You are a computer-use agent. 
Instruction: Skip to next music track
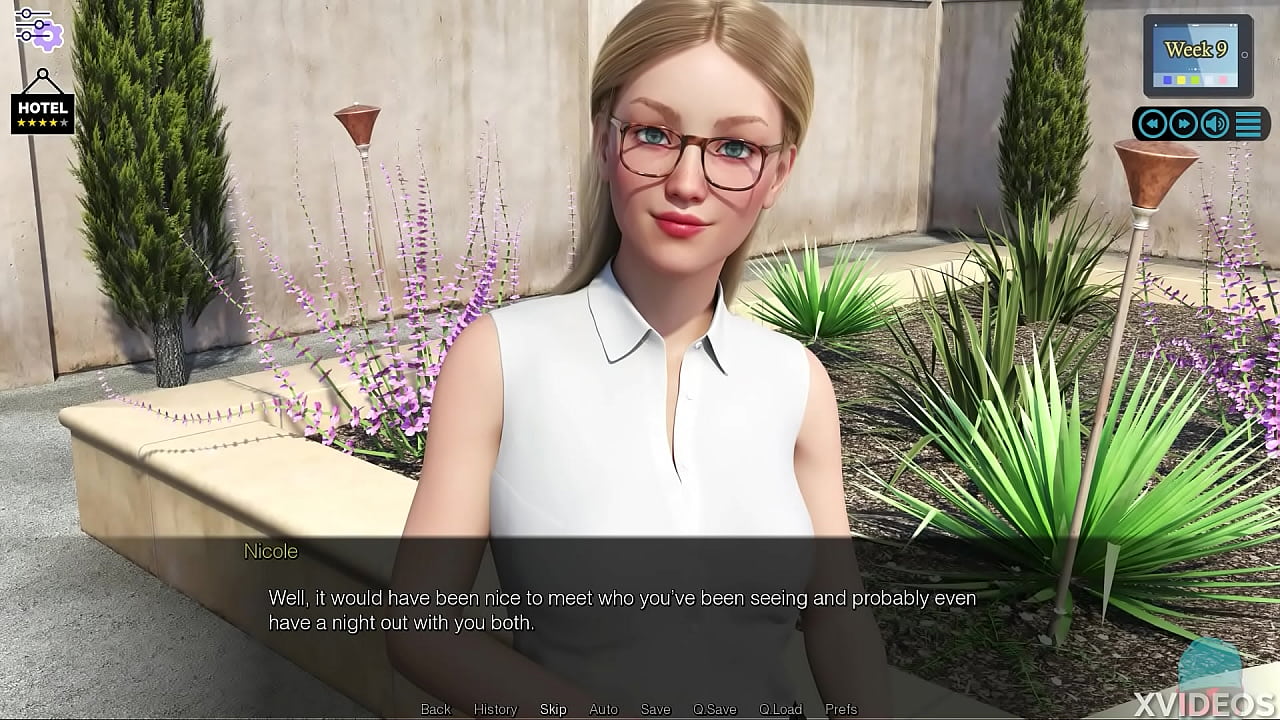1184,124
